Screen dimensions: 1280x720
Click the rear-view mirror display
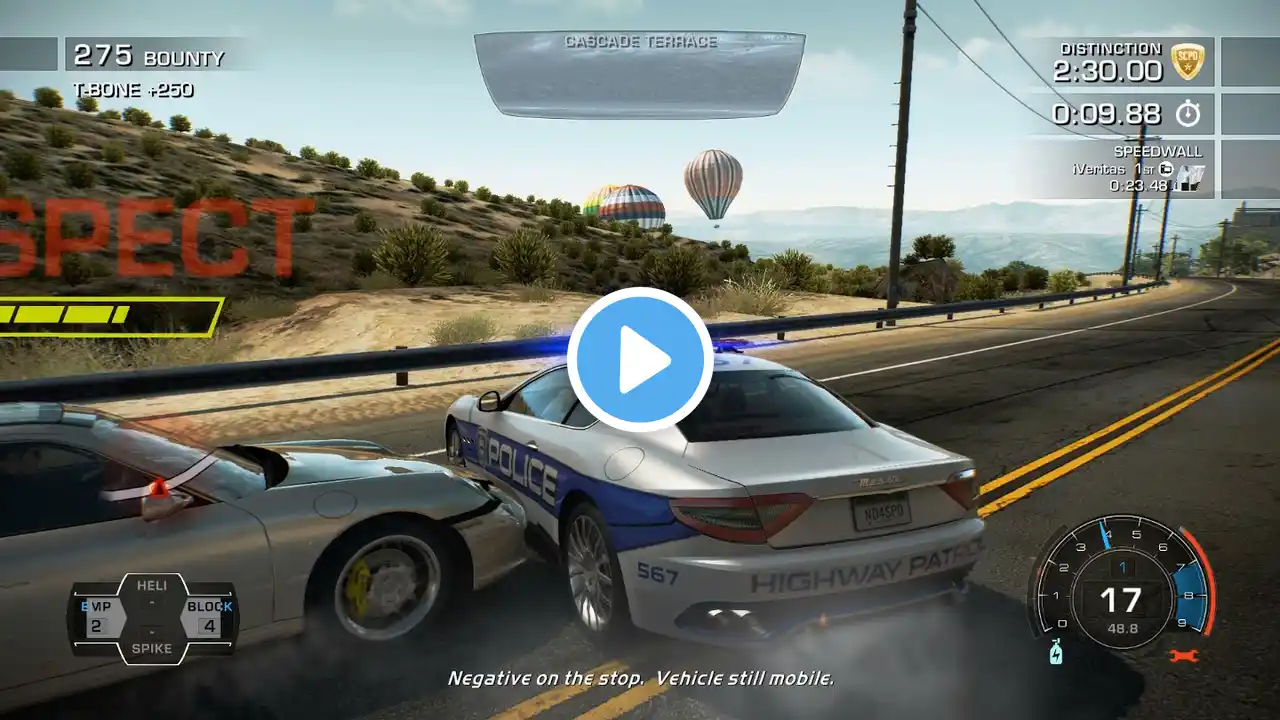640,75
